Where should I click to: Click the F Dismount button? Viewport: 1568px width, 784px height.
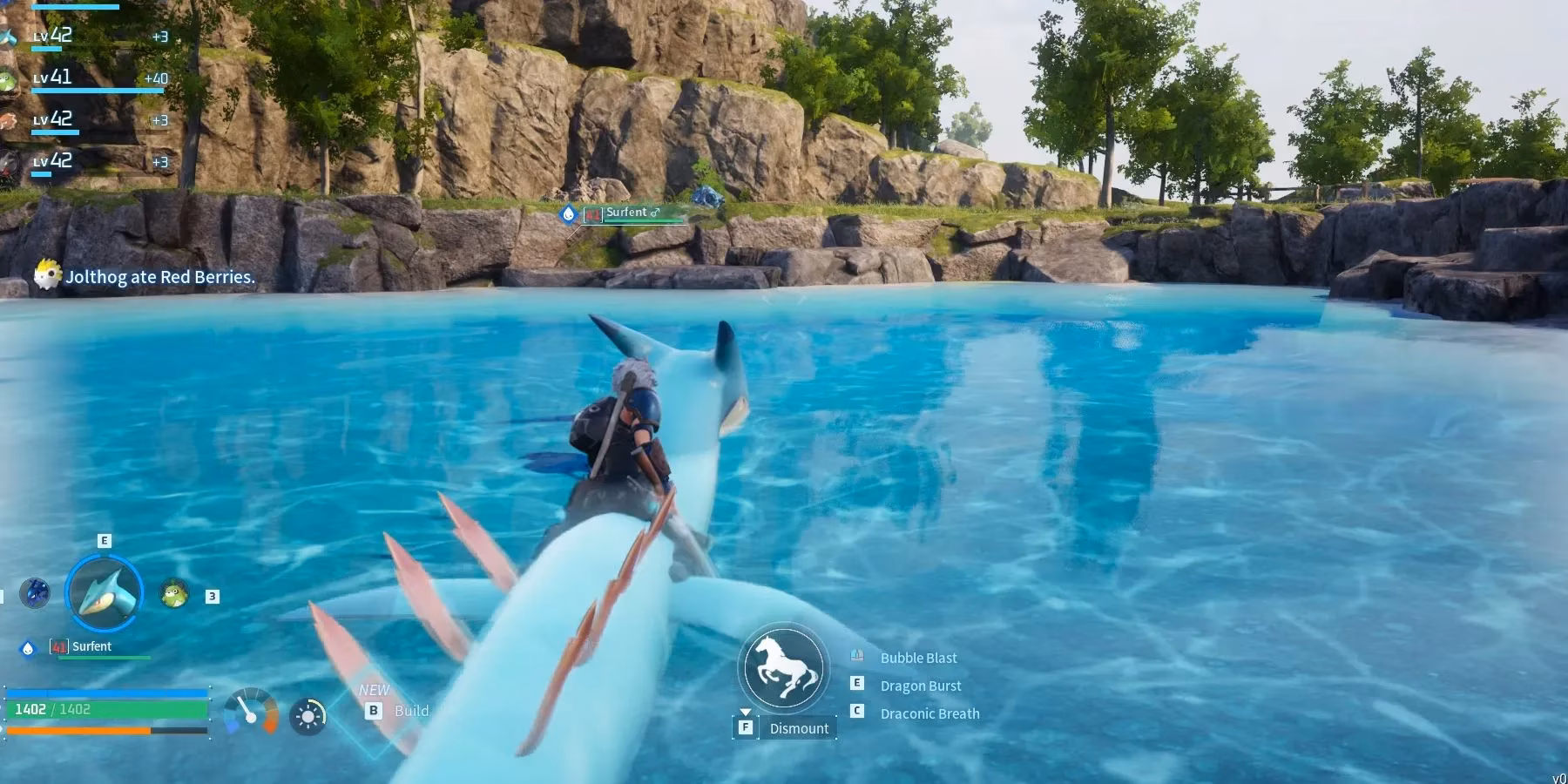click(784, 727)
